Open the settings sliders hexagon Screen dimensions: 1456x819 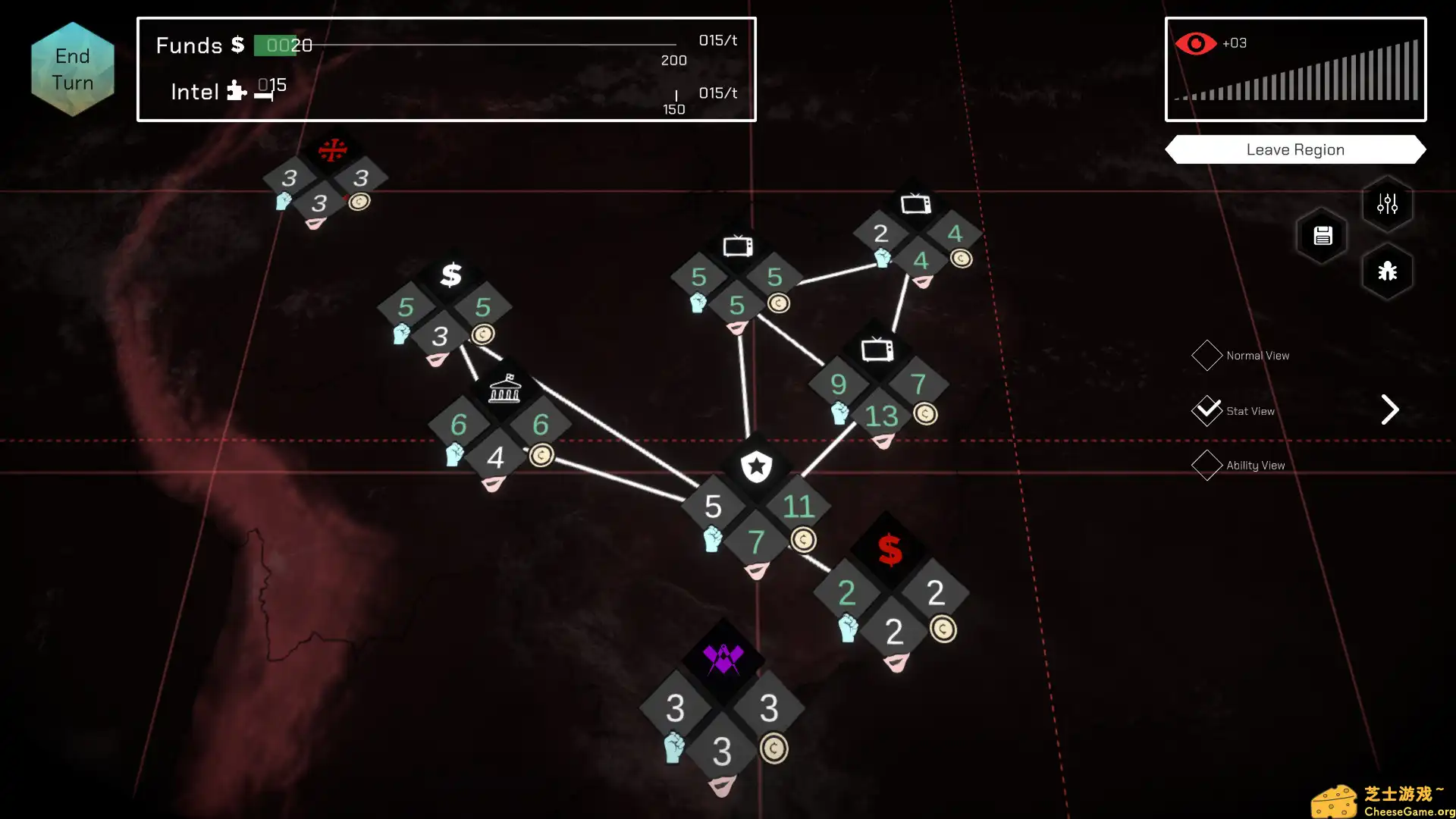pos(1387,204)
